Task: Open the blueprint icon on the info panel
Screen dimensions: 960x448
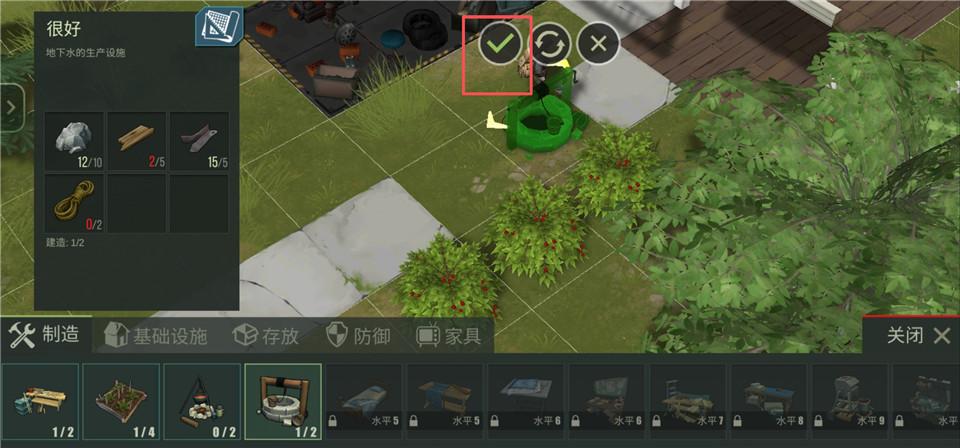Action: coord(218,29)
